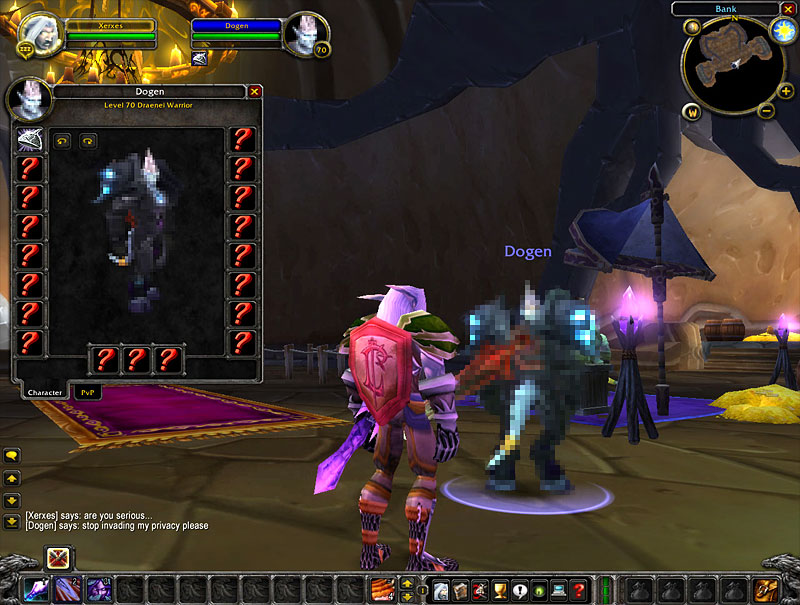Rotate Dogen's model right
800x605 pixels.
(x=87, y=141)
